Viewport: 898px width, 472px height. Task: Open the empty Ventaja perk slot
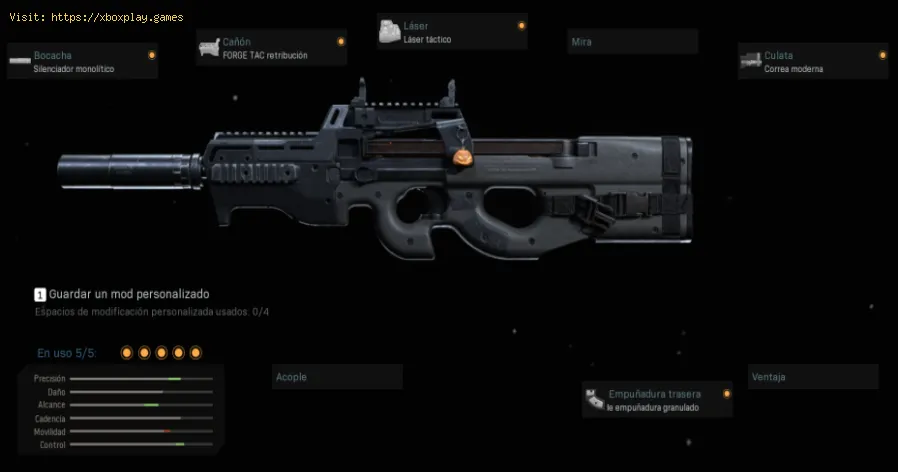tap(813, 377)
